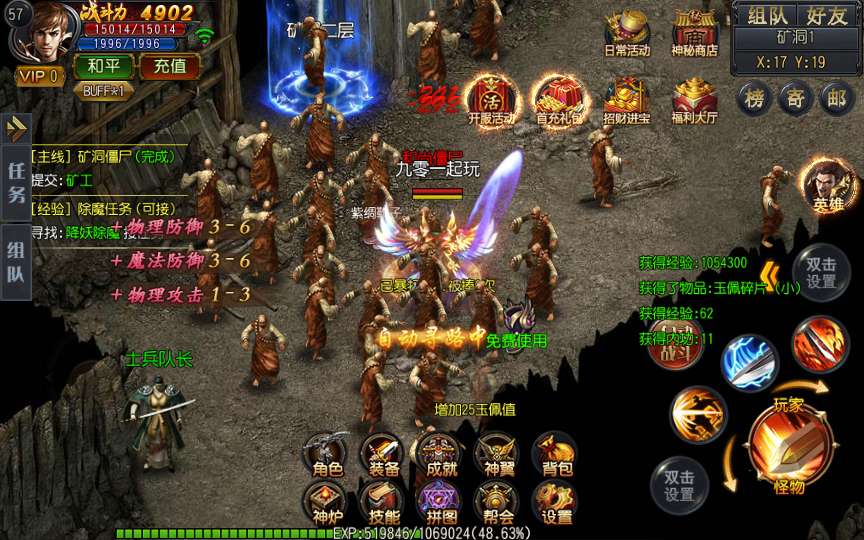Switch to the 好友 friends tab
This screenshot has width=864, height=540.
point(827,15)
